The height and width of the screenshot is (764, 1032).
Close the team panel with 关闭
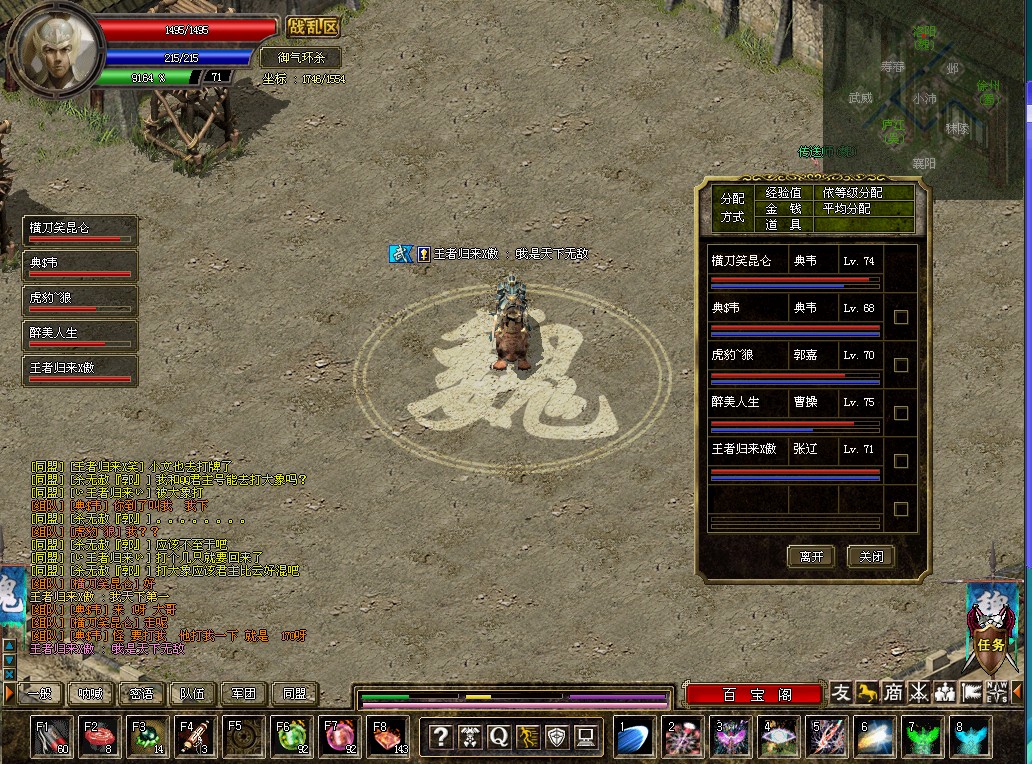pos(870,556)
